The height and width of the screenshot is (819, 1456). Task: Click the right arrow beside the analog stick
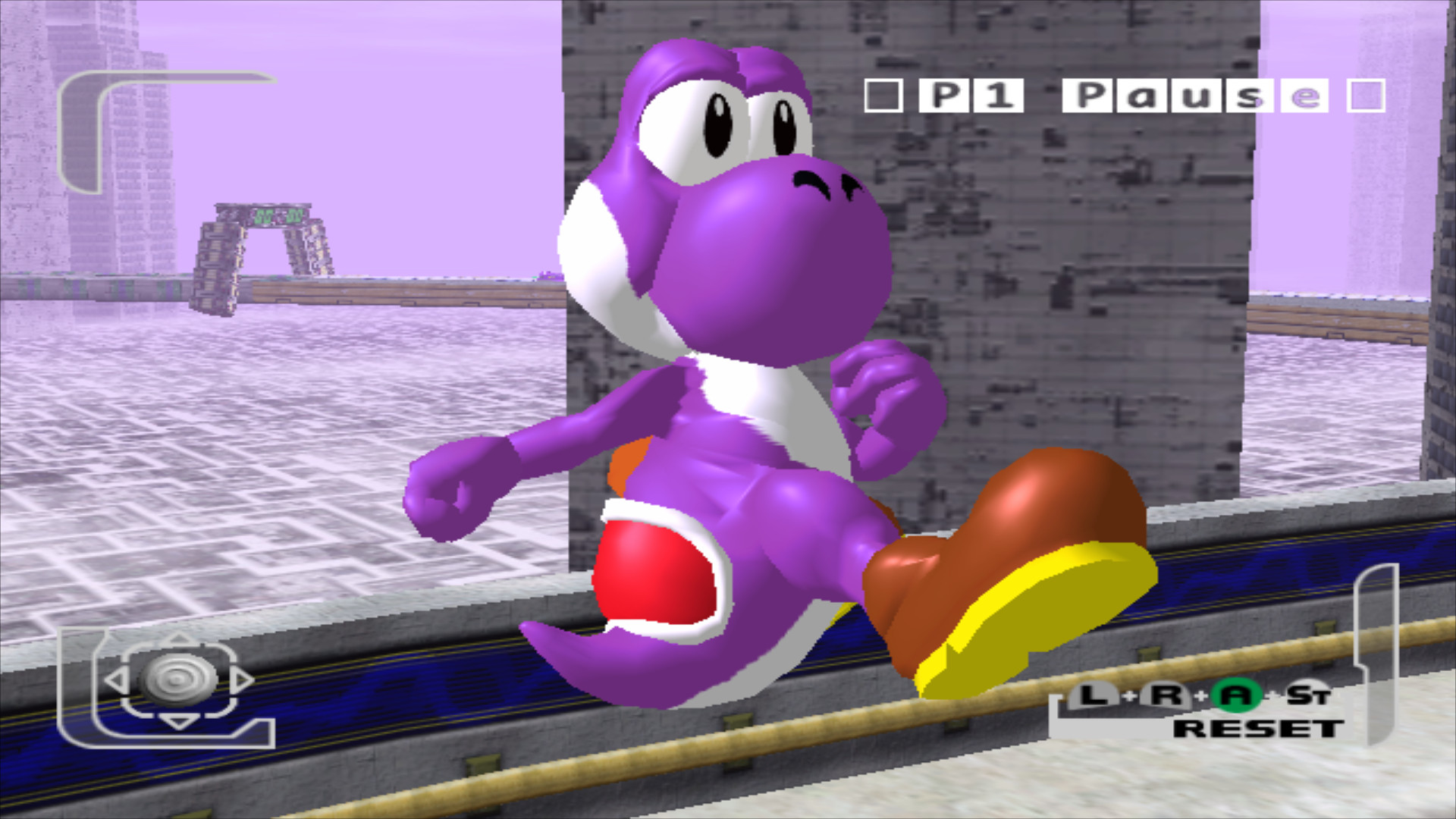(243, 680)
